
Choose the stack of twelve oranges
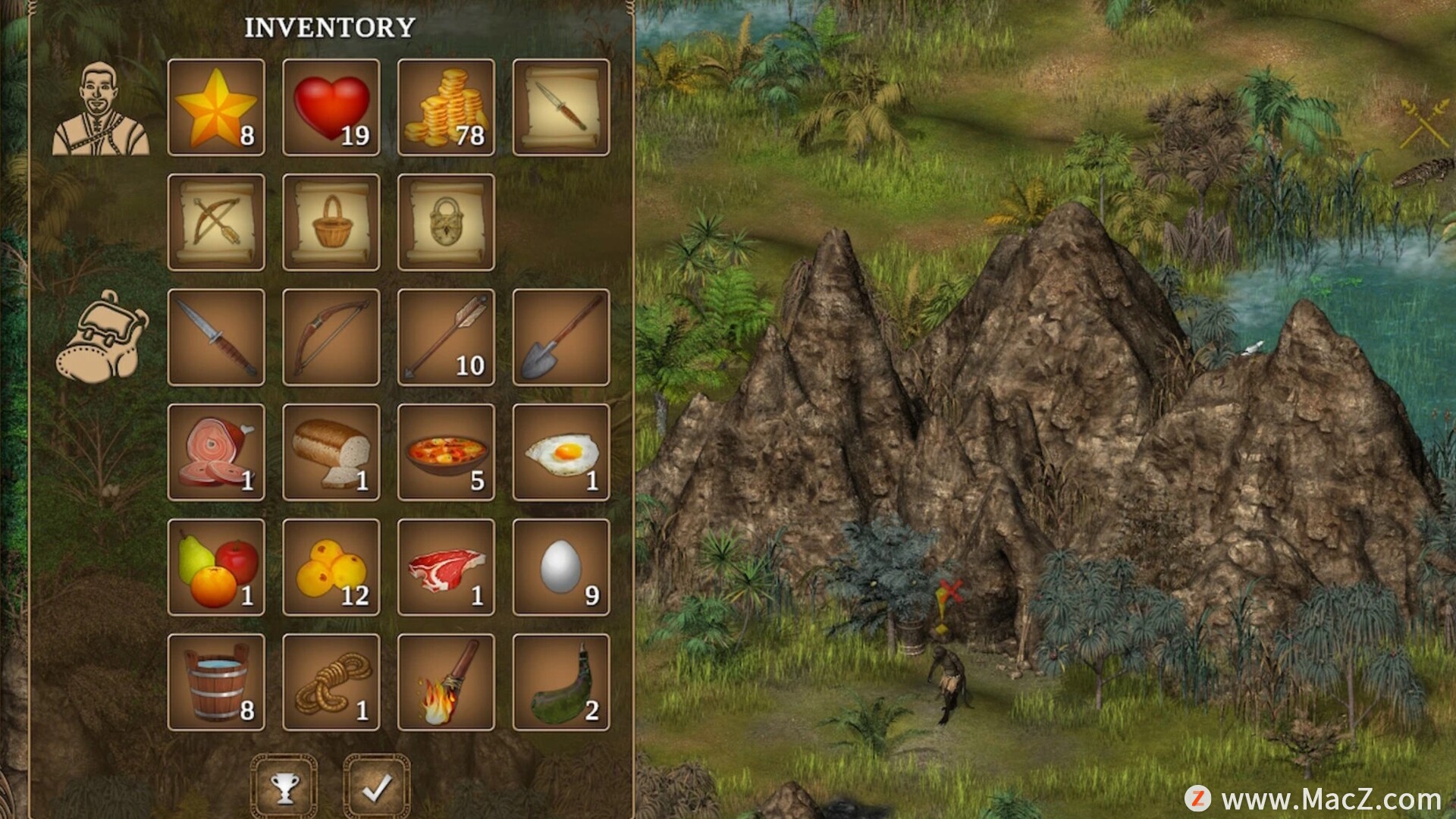(x=331, y=567)
